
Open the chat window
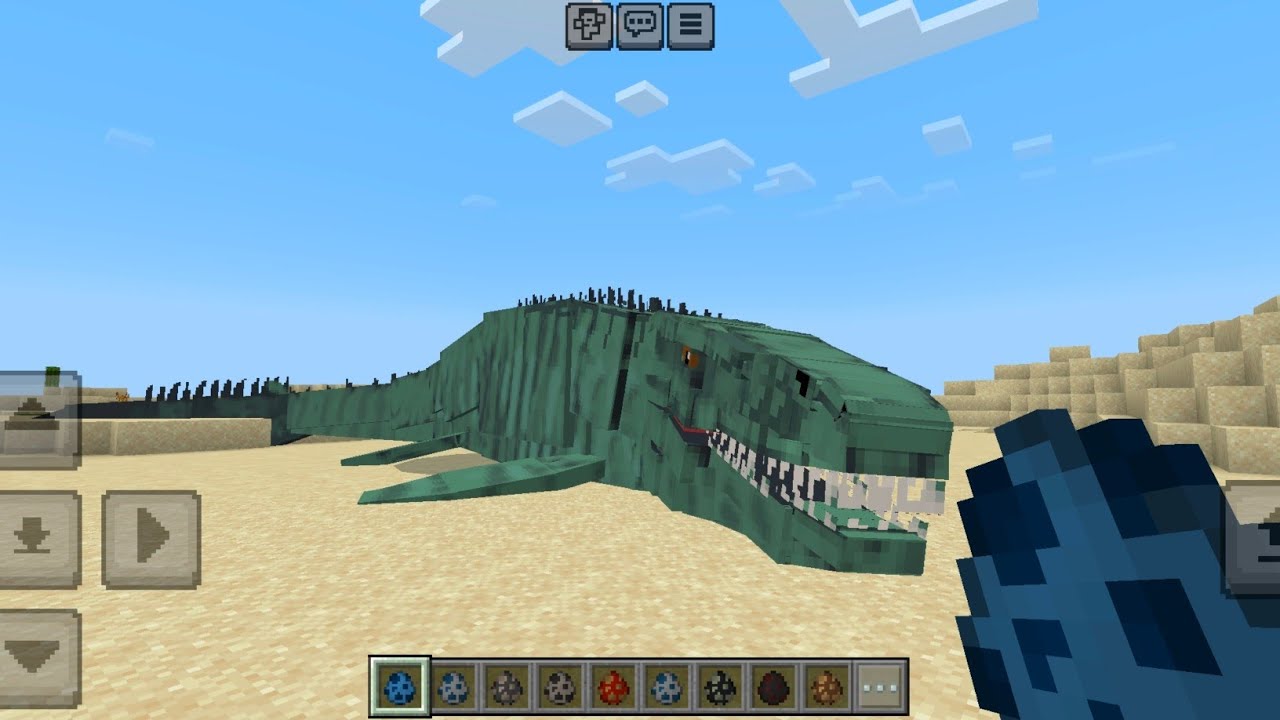tap(642, 25)
